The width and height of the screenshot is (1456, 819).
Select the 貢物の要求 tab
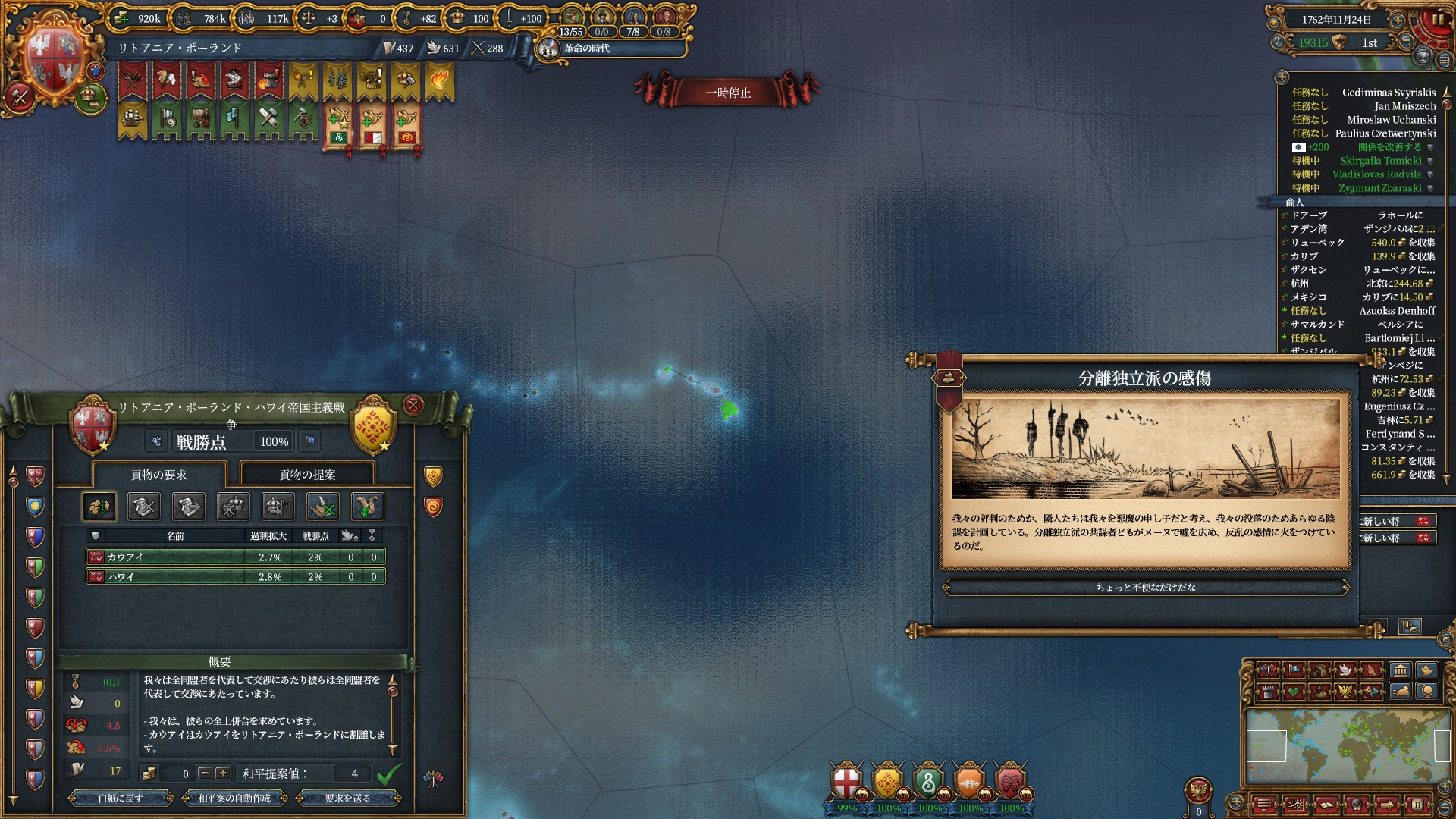[158, 475]
